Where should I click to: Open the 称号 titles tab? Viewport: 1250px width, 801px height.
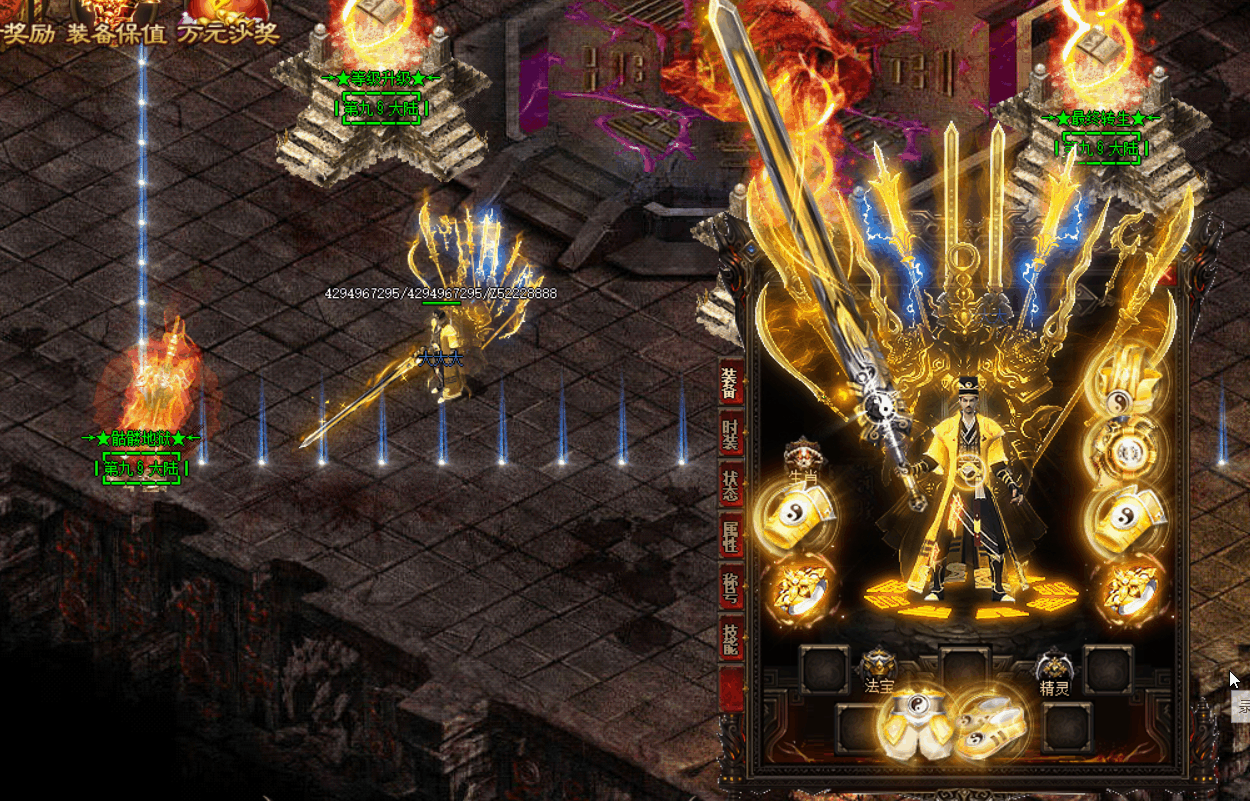tap(731, 588)
